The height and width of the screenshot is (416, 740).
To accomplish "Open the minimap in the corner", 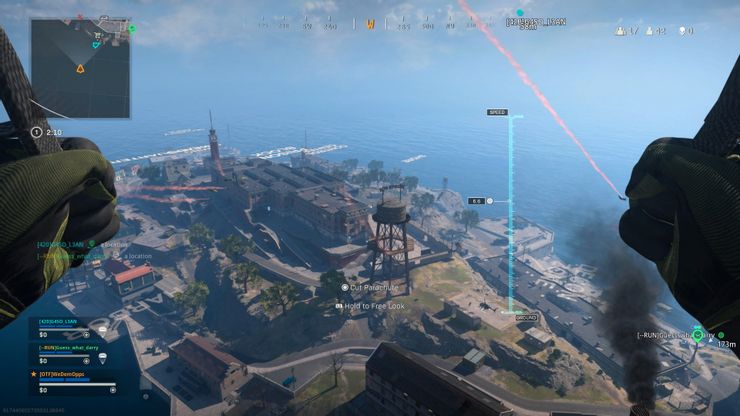I will click(x=80, y=66).
